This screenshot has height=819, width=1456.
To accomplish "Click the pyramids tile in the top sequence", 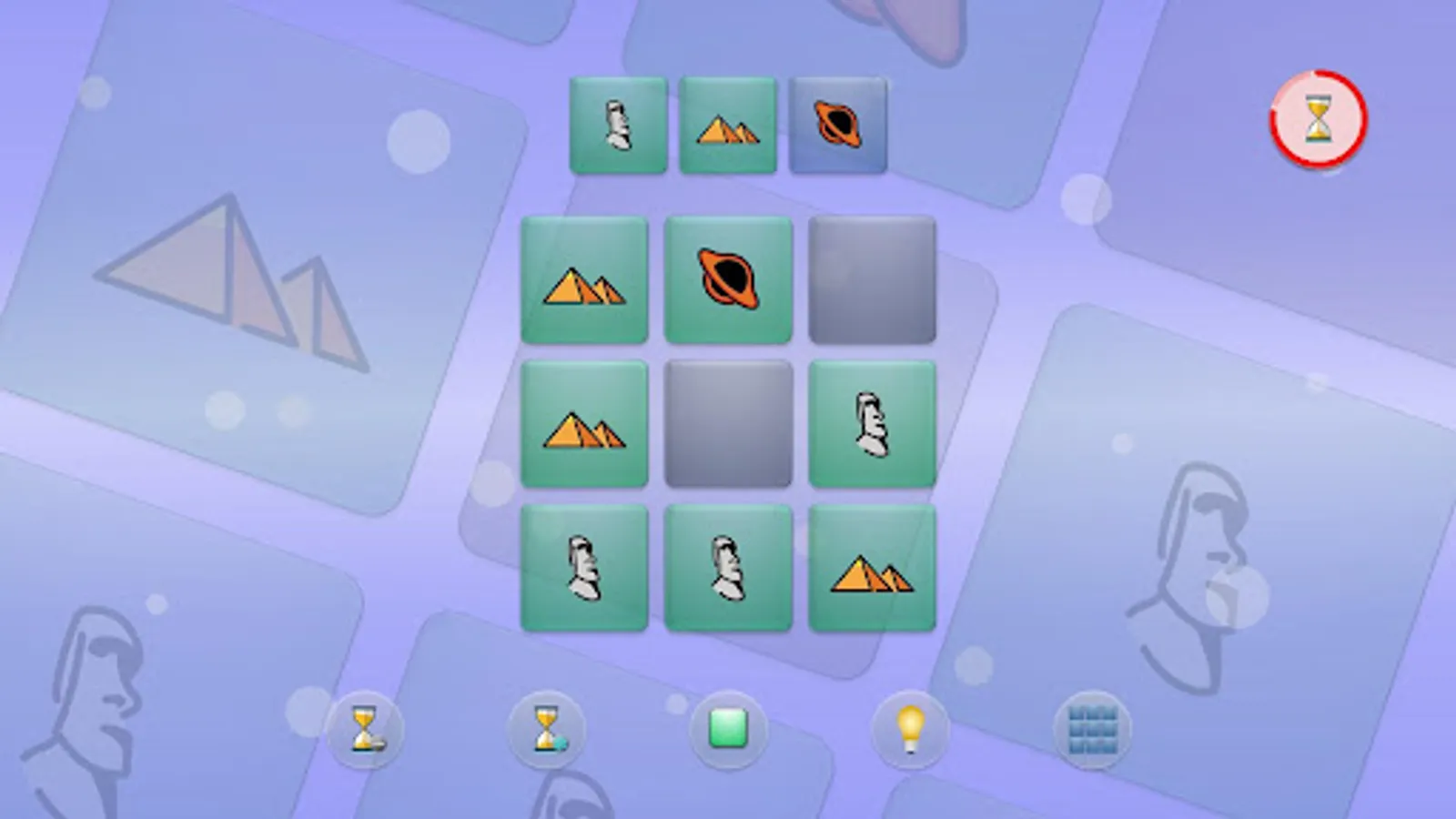I will (728, 126).
